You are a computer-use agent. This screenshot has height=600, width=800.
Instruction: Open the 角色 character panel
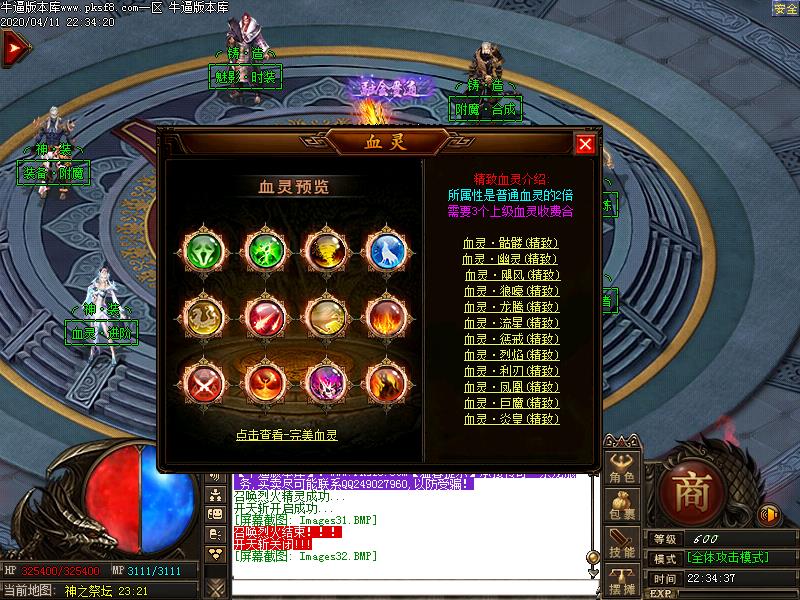click(622, 469)
